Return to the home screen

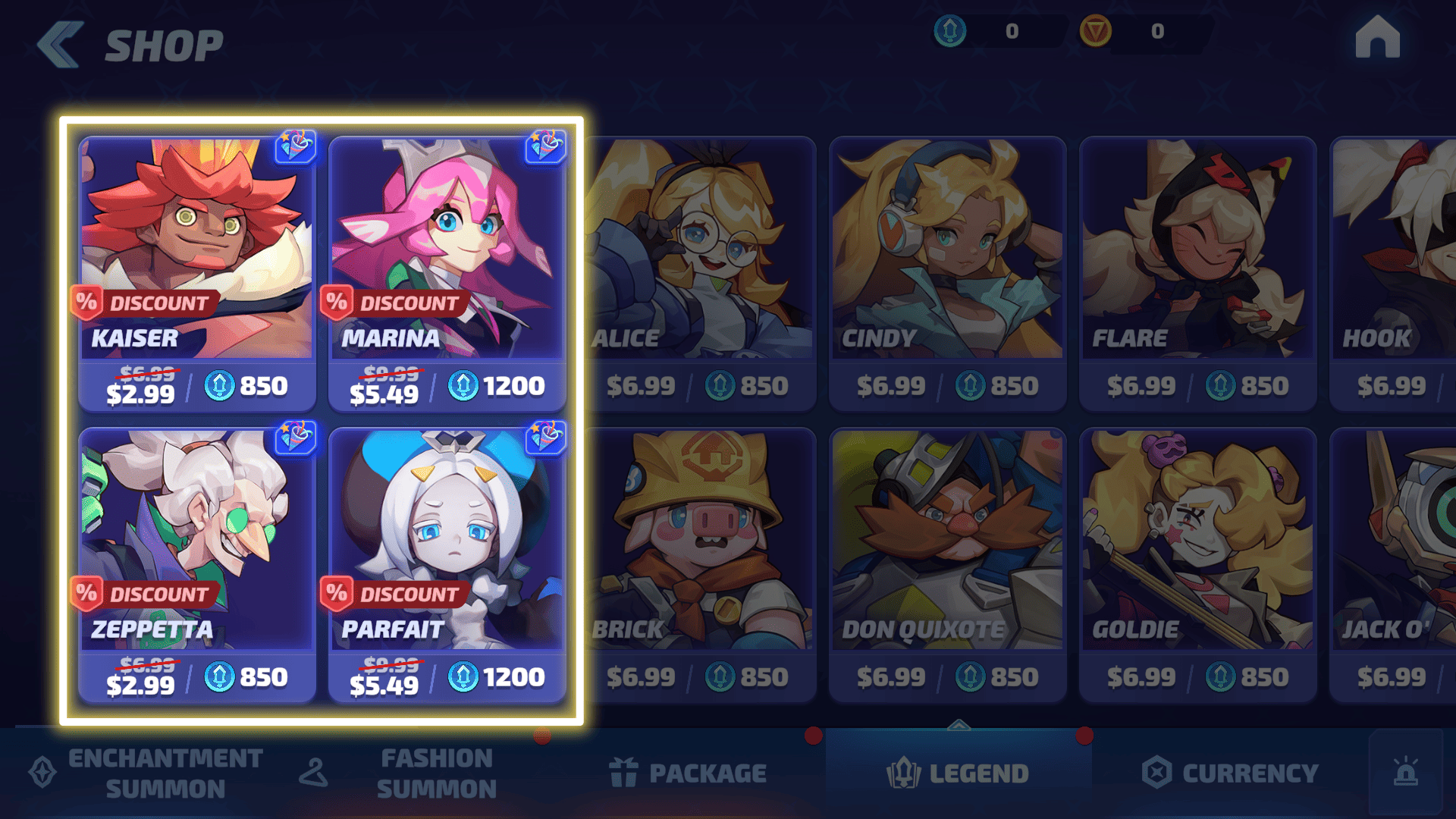point(1377,38)
